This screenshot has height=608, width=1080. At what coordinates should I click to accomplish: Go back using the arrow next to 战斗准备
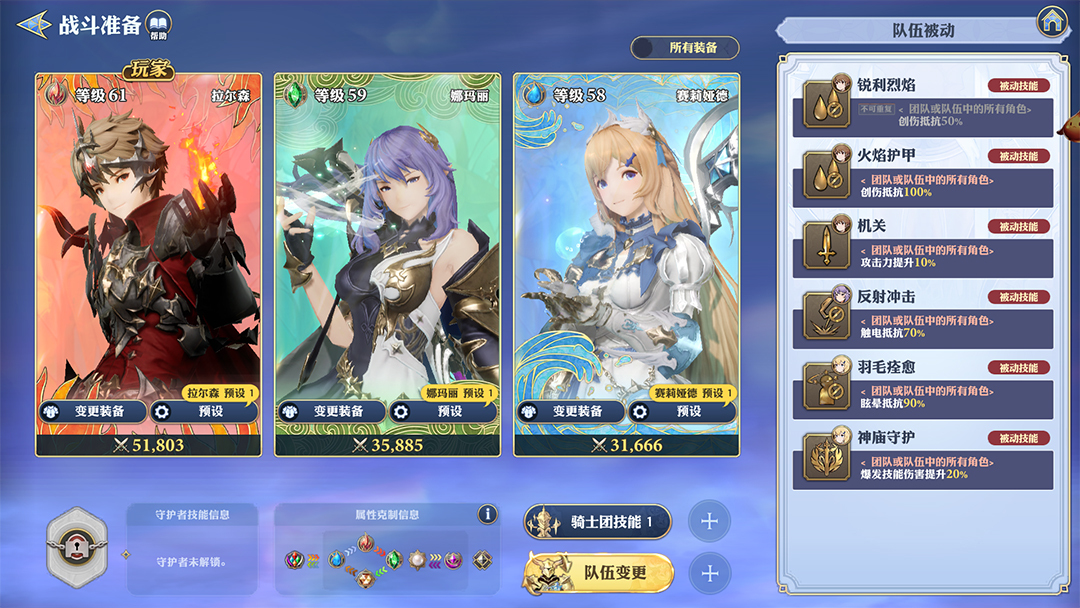point(34,24)
